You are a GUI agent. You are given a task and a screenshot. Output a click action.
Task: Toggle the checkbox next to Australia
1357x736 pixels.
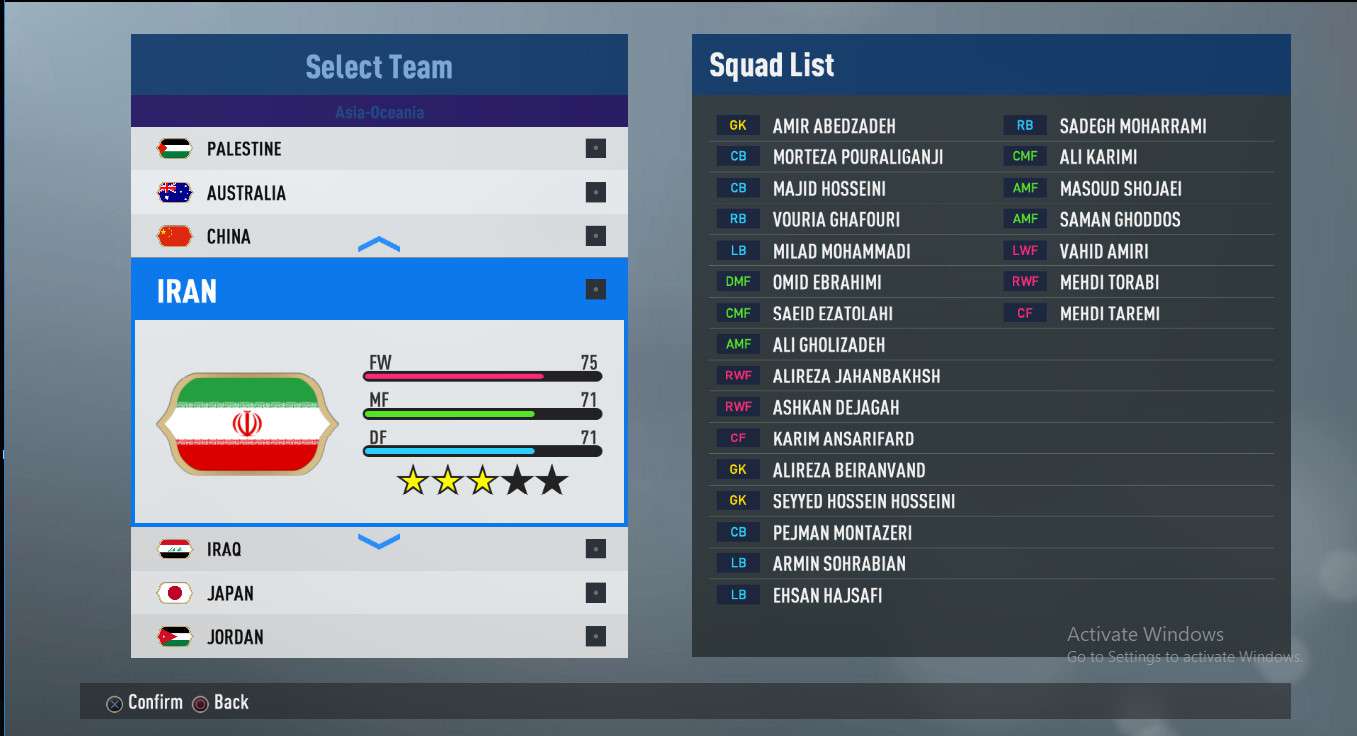click(x=596, y=193)
